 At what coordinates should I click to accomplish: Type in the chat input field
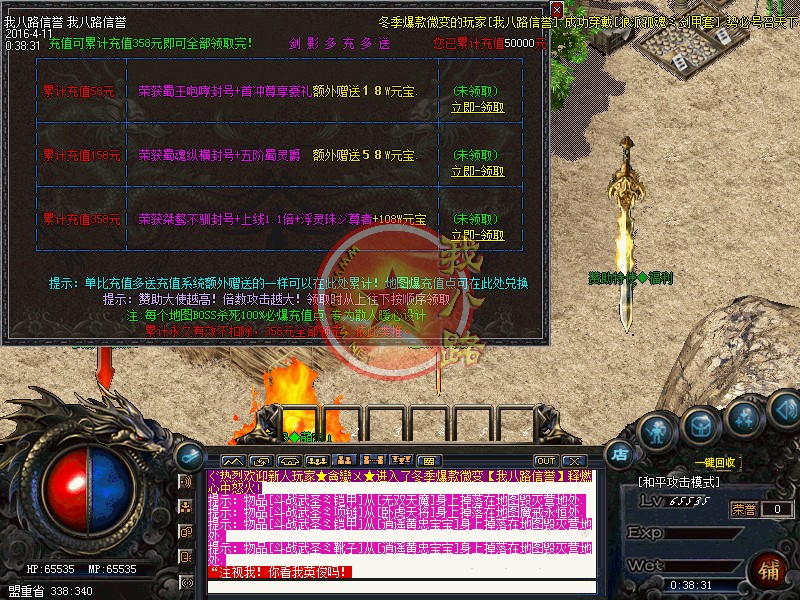(400, 585)
